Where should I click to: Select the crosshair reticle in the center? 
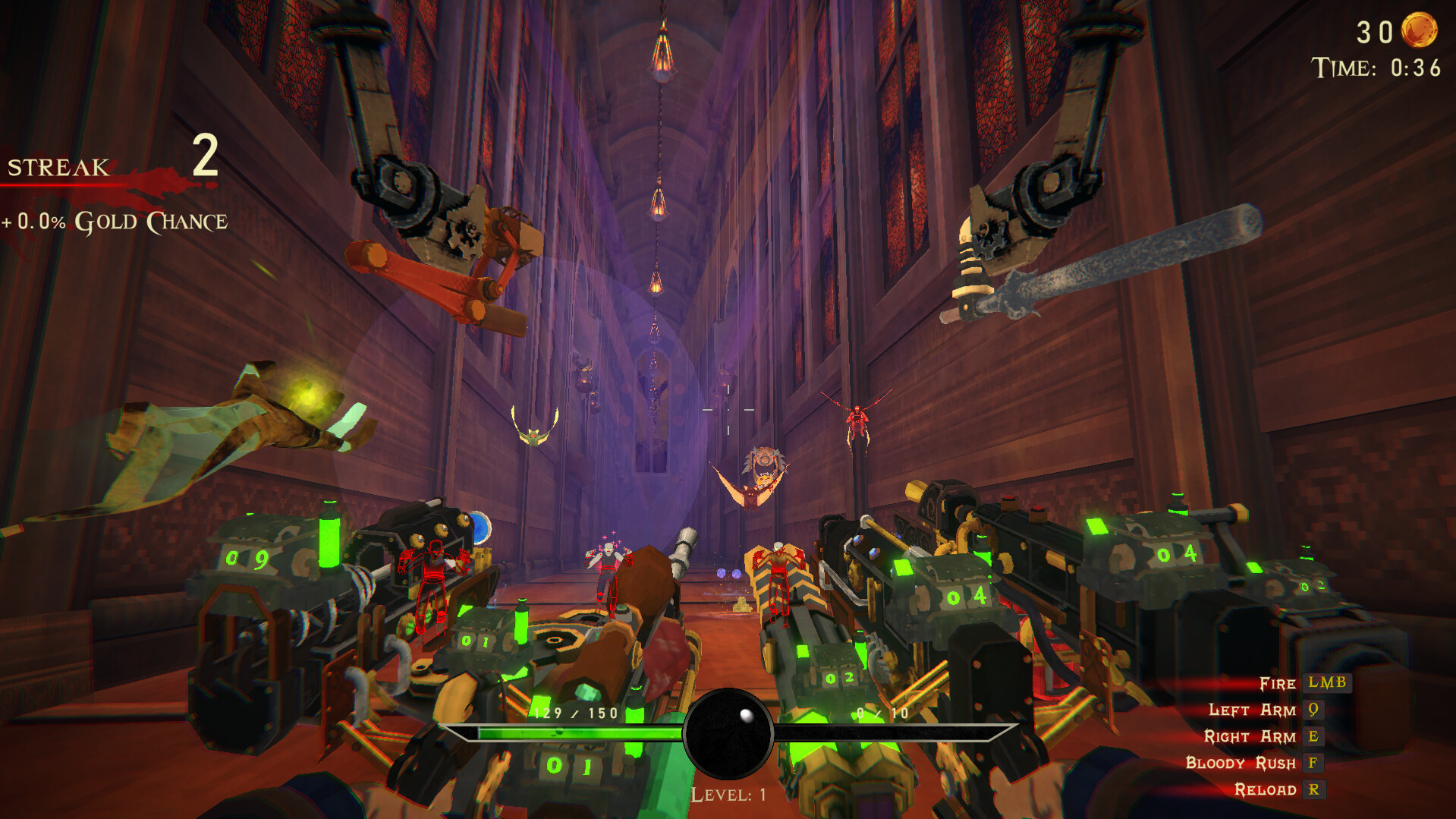[x=730, y=410]
